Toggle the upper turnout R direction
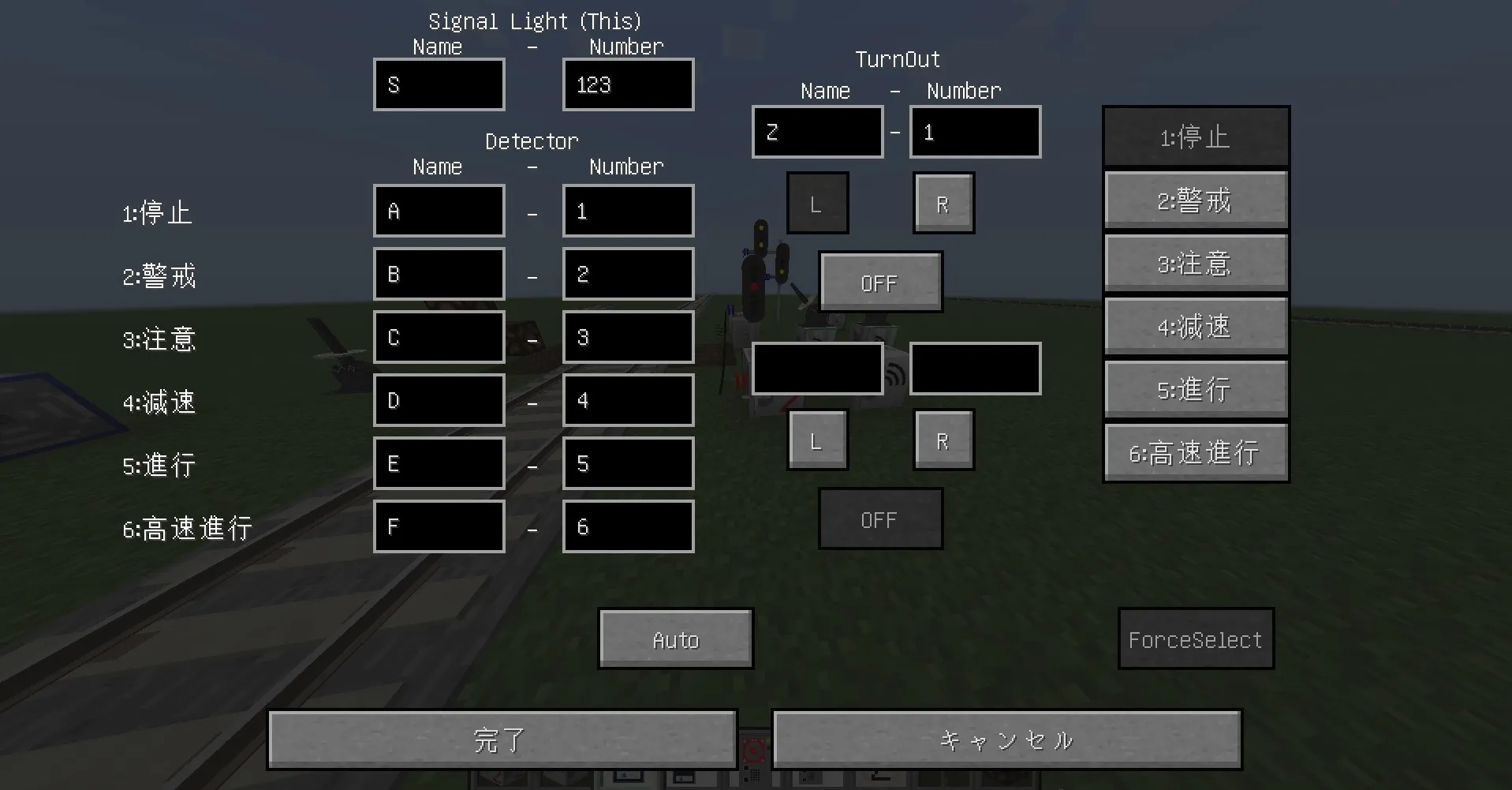The height and width of the screenshot is (790, 1512). pos(943,203)
